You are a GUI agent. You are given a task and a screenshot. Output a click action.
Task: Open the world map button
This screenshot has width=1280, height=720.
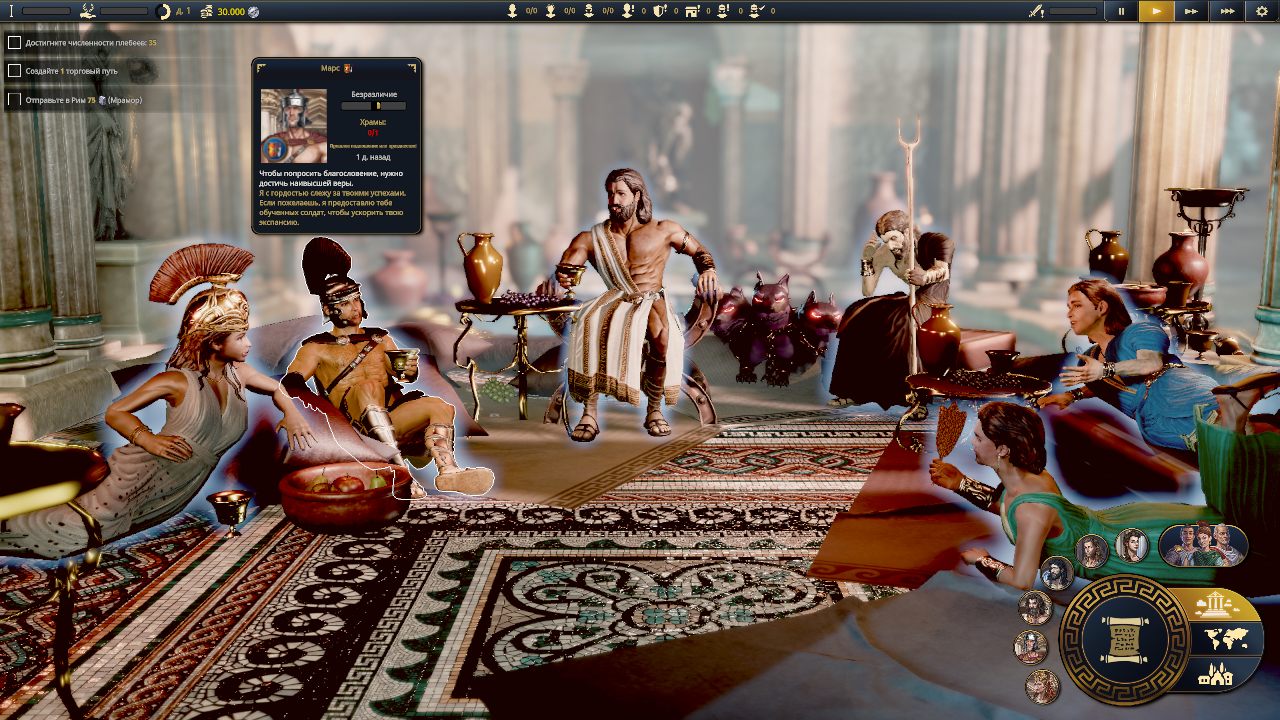[x=1226, y=640]
